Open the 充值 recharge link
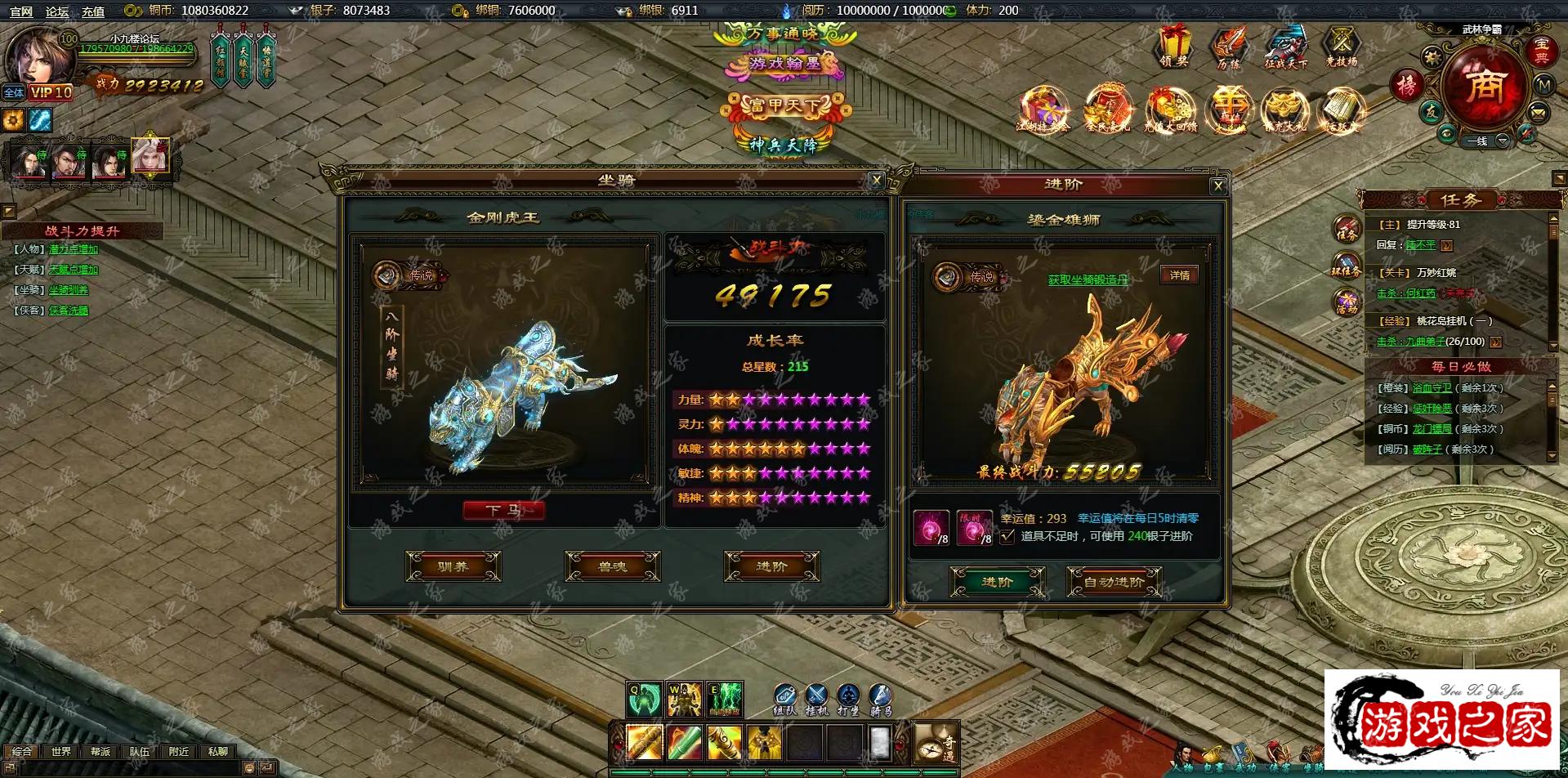Viewport: 1568px width, 778px height. 92,11
